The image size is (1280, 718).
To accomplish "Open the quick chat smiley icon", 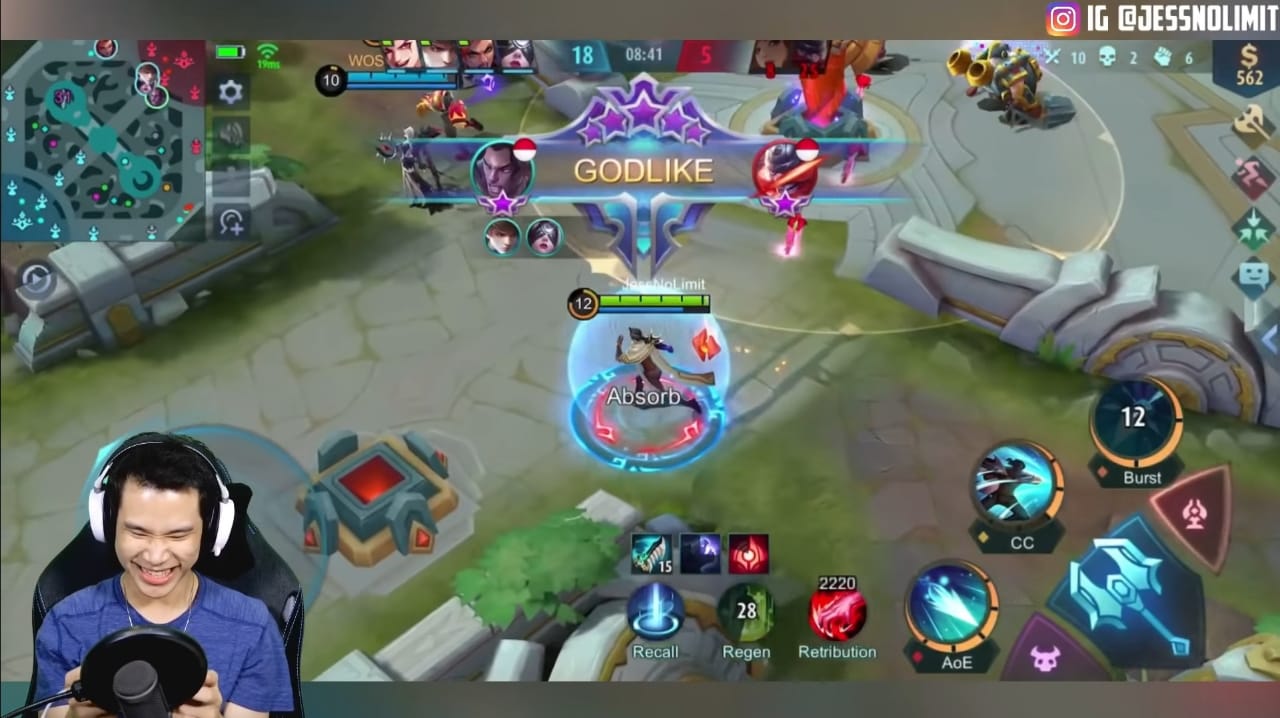I will coord(1252,277).
